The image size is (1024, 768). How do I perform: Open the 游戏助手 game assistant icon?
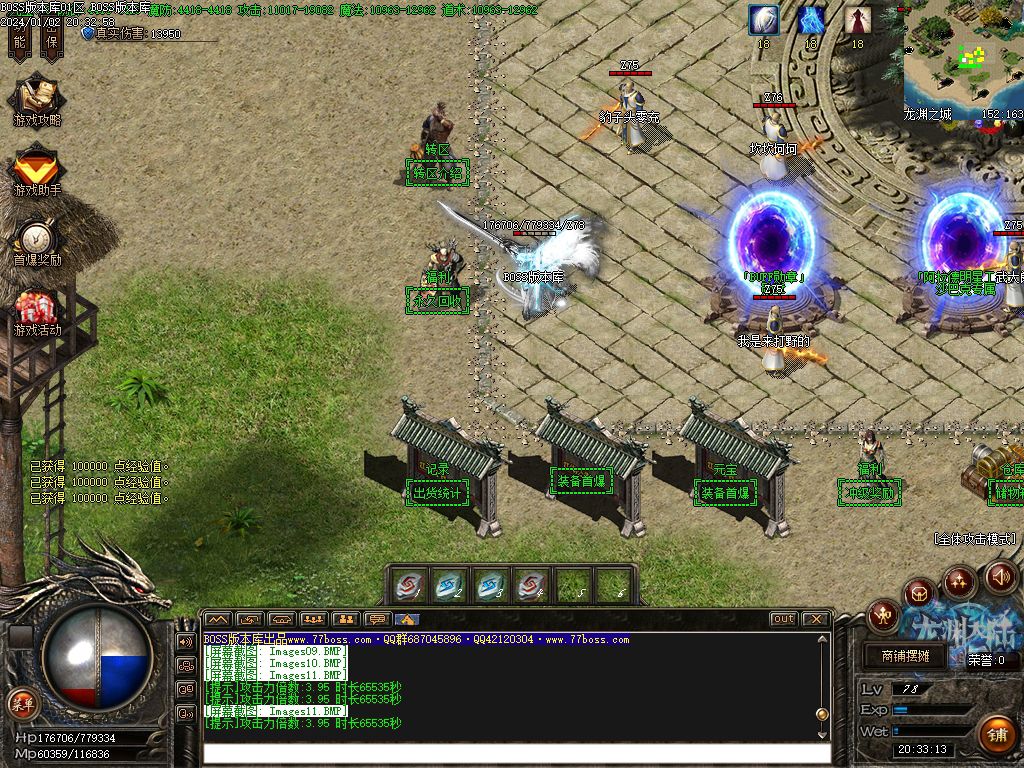[37, 168]
